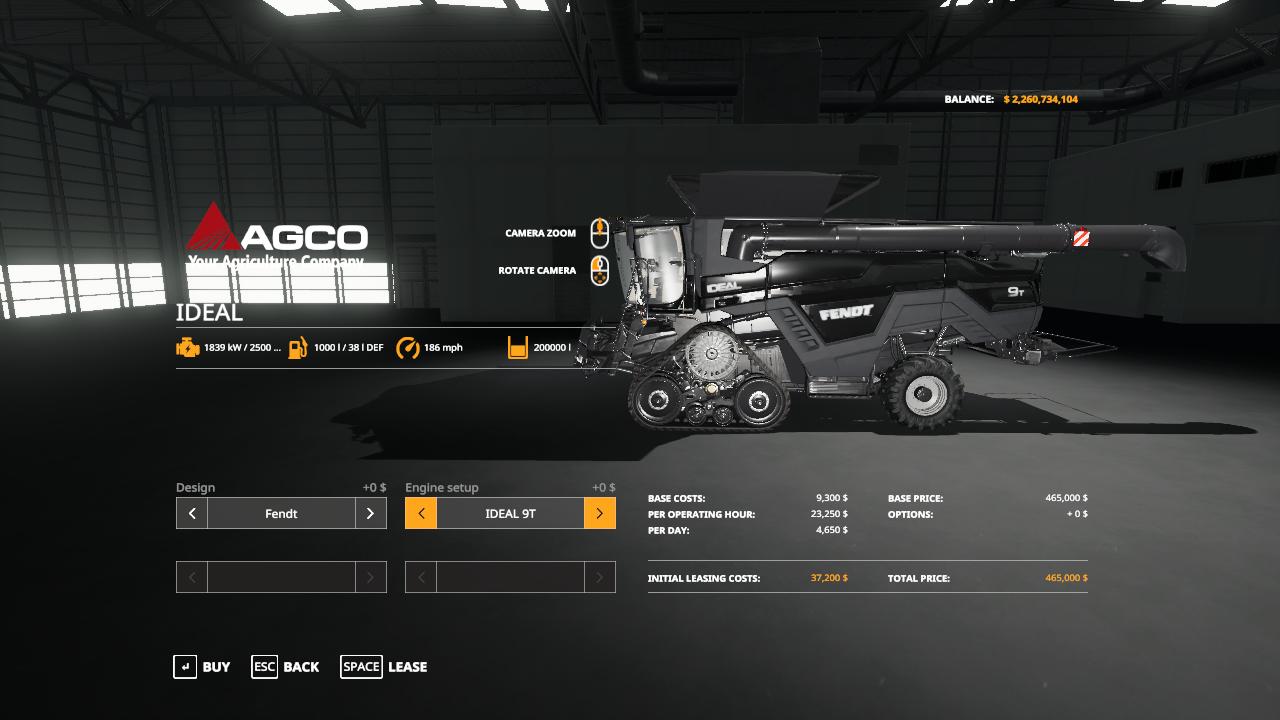Switch to next Engine setup
Image resolution: width=1280 pixels, height=720 pixels.
tap(599, 513)
